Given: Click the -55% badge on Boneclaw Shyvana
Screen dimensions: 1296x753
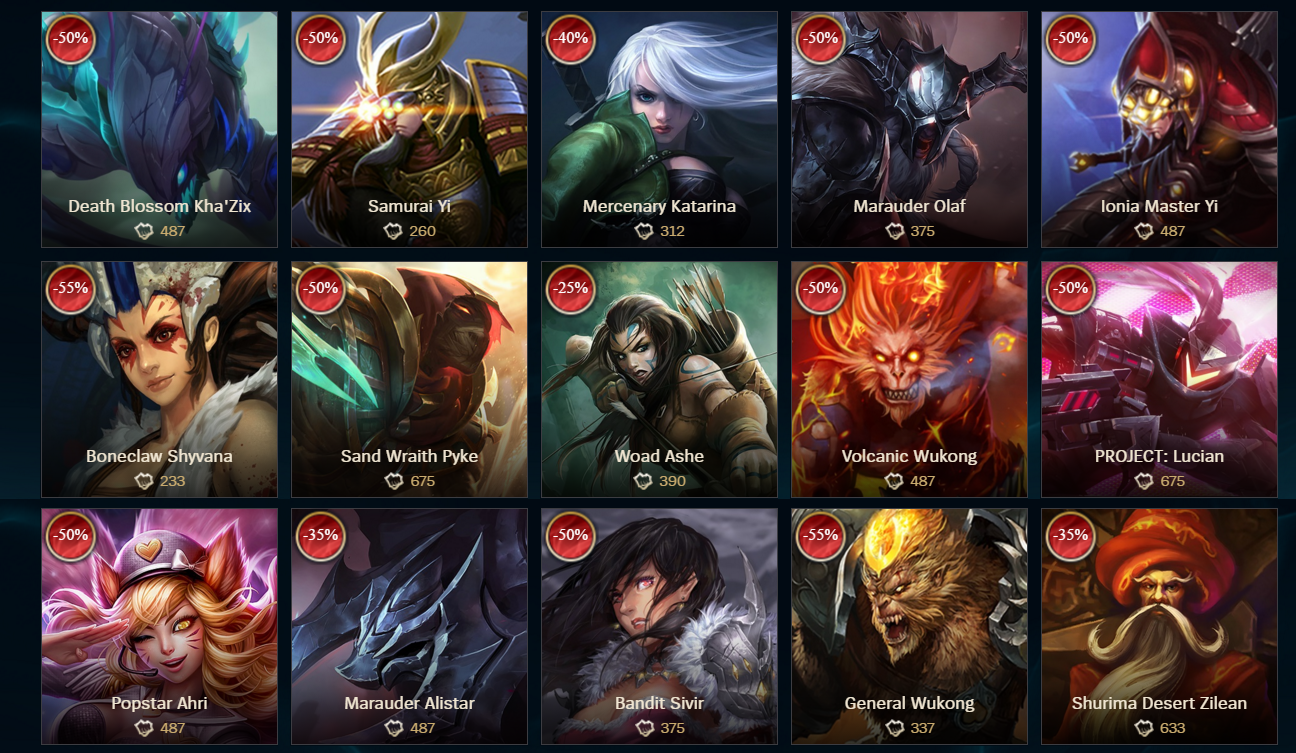Looking at the screenshot, I should click(x=70, y=291).
